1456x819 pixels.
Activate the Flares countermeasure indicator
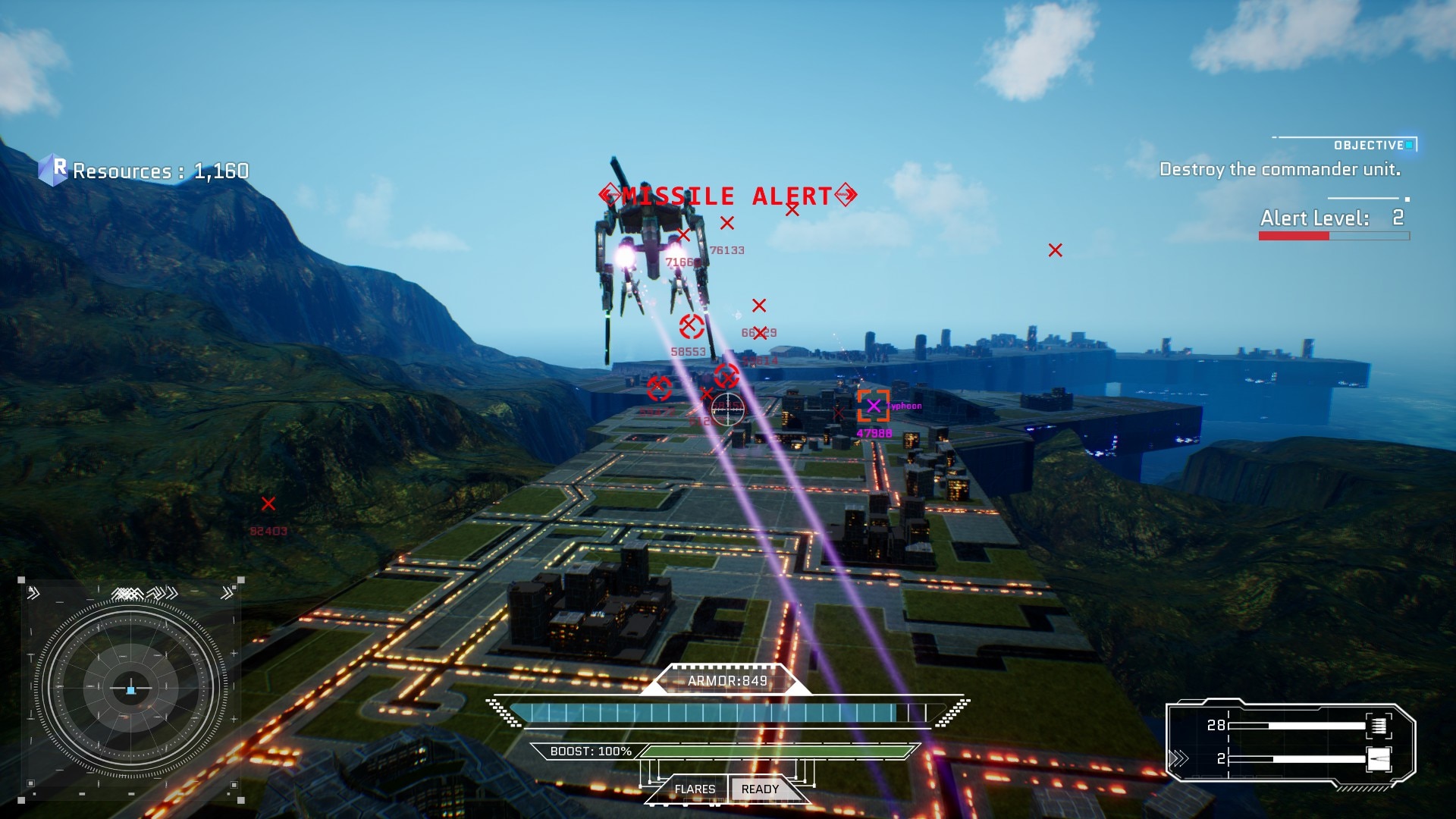click(695, 789)
